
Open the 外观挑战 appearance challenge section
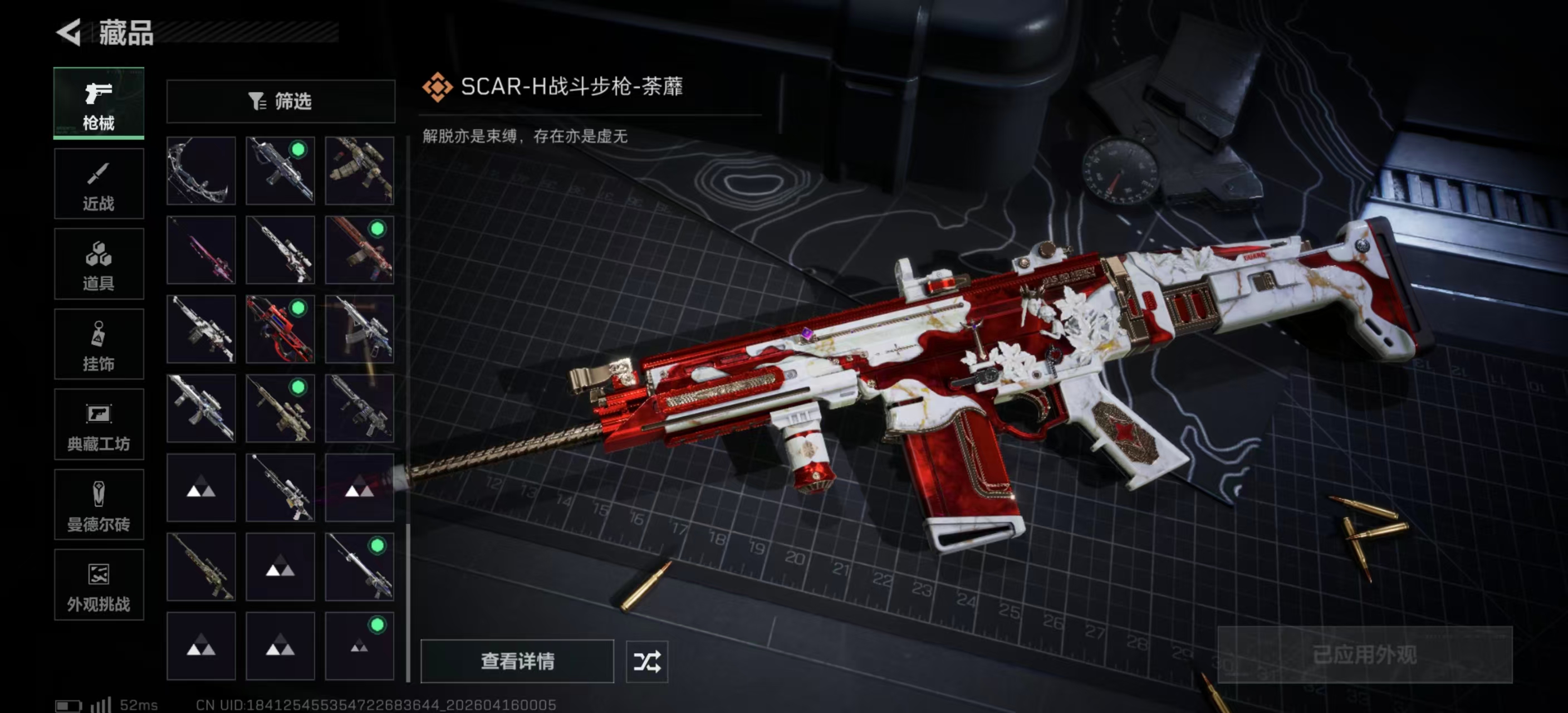pyautogui.click(x=99, y=585)
